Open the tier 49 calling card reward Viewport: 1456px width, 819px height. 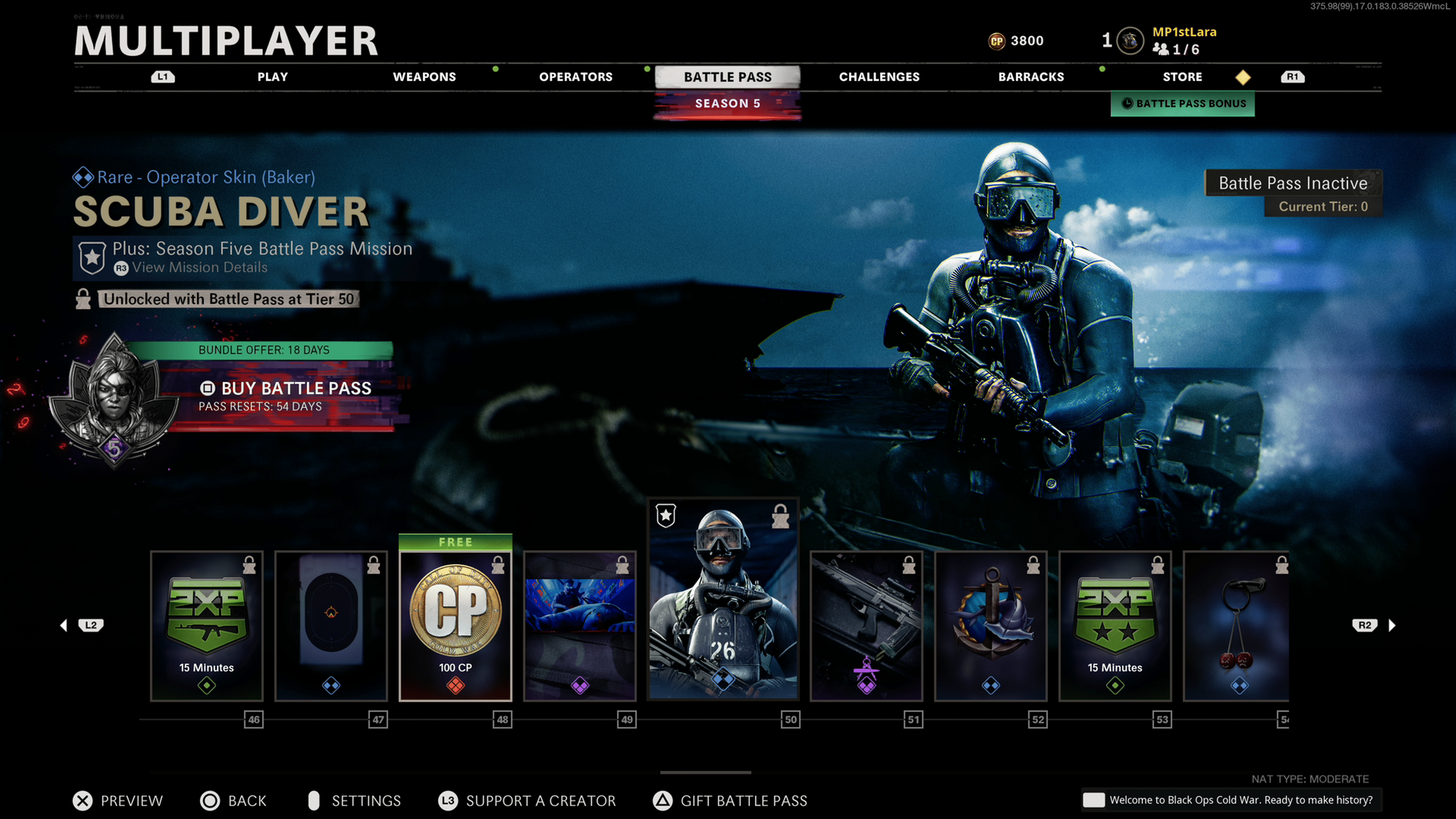(579, 626)
